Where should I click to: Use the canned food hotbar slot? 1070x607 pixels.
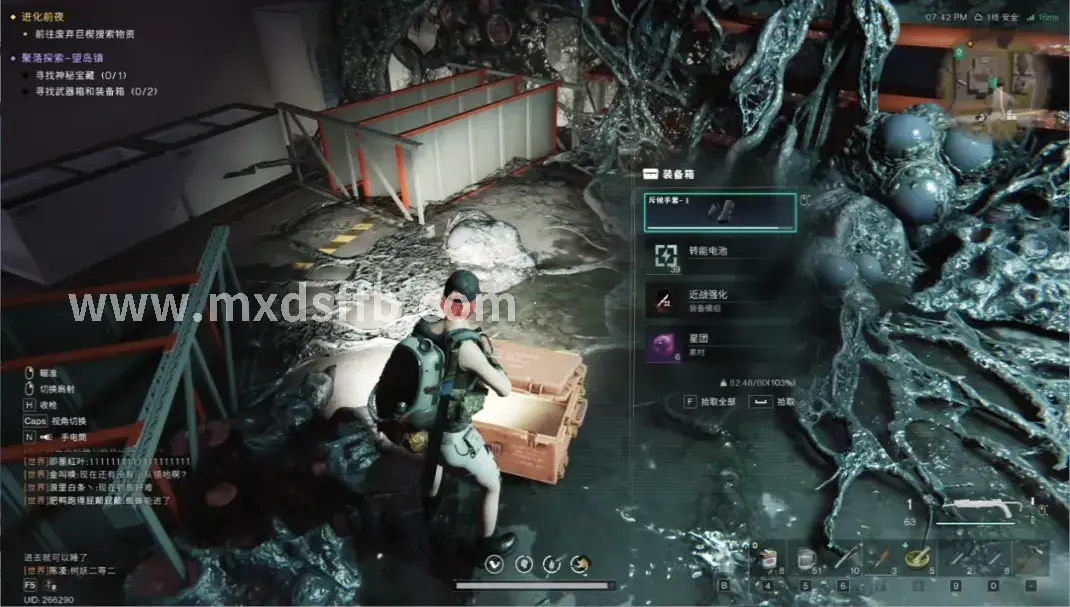[768, 558]
